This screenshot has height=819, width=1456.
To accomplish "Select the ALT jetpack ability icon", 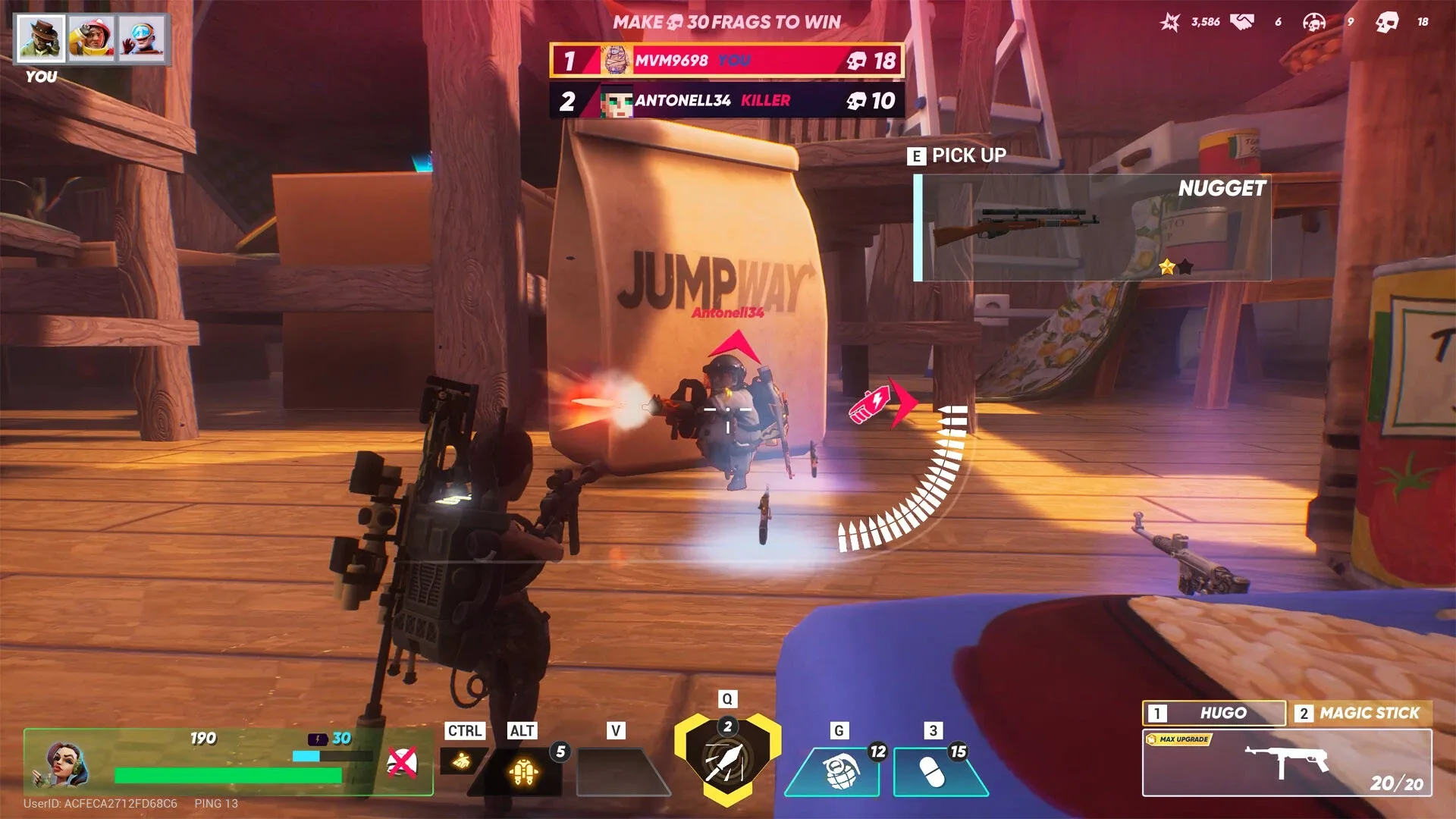I will [524, 770].
